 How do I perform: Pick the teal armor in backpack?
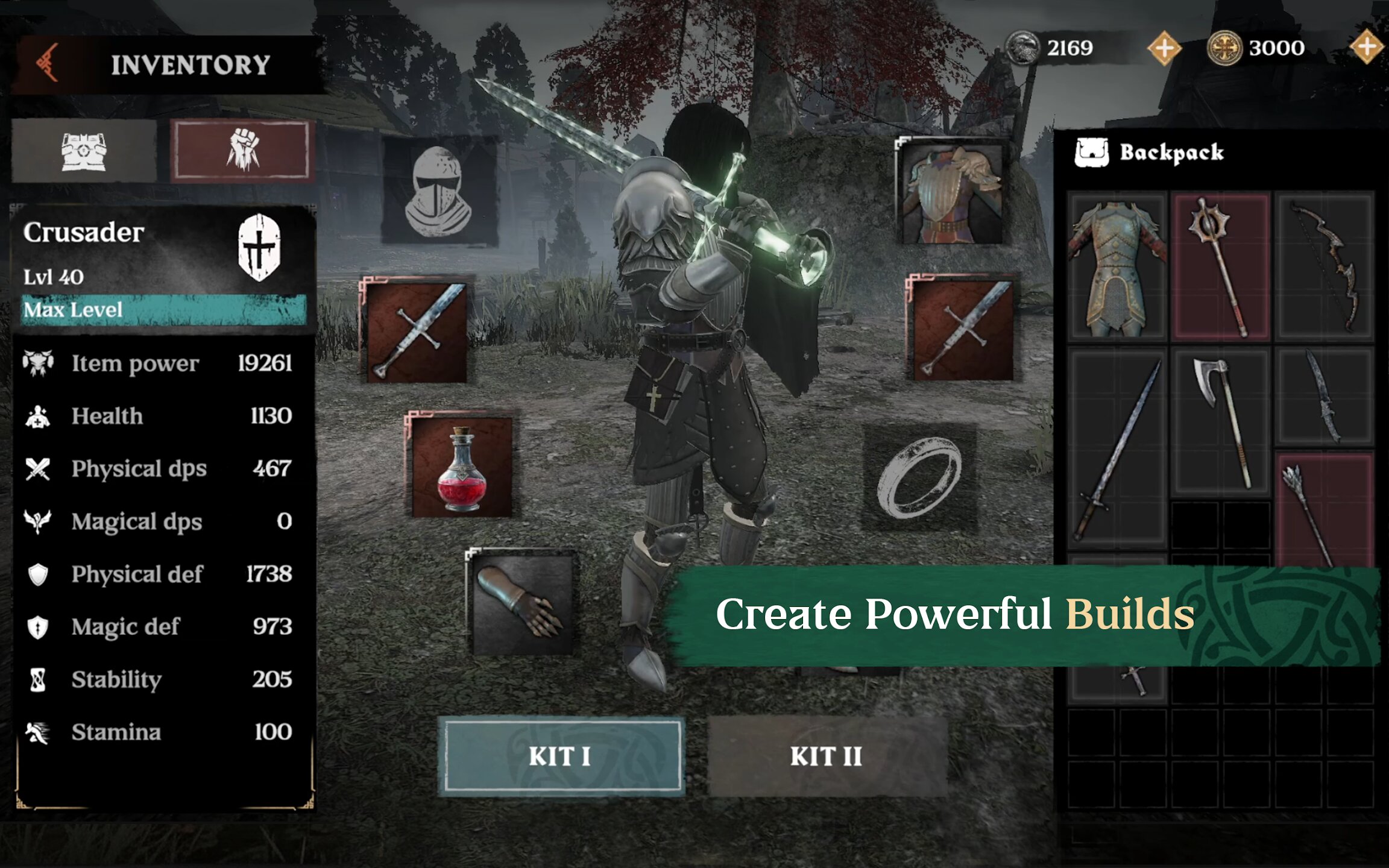[x=1117, y=268]
